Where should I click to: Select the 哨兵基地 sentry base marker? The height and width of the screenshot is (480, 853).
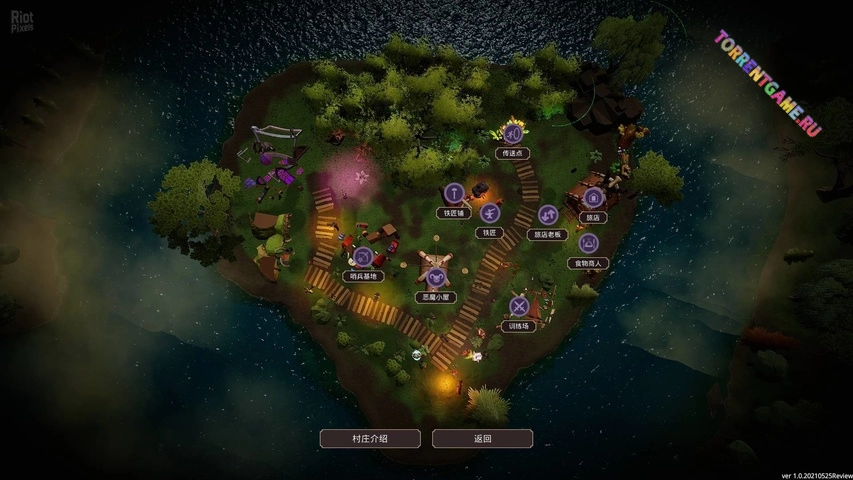pyautogui.click(x=362, y=257)
